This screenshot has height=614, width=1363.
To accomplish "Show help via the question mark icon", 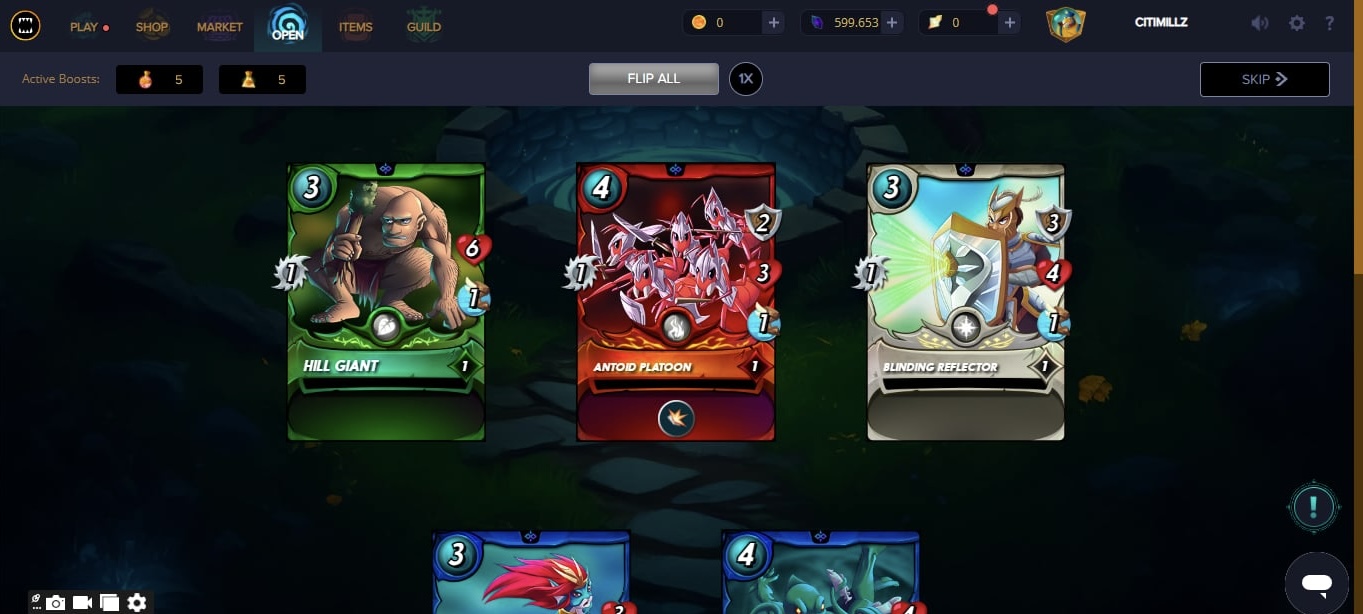I will [x=1329, y=23].
